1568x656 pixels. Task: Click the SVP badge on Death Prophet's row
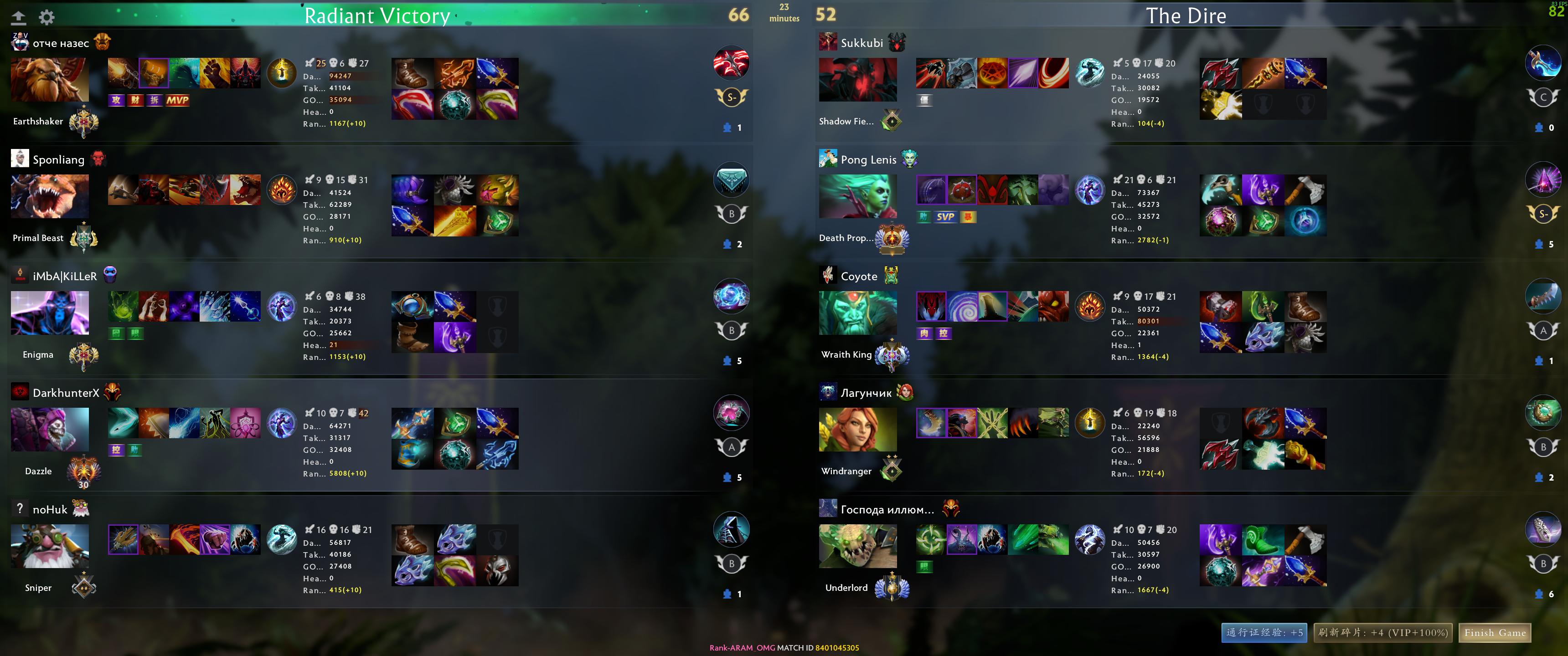pos(945,217)
